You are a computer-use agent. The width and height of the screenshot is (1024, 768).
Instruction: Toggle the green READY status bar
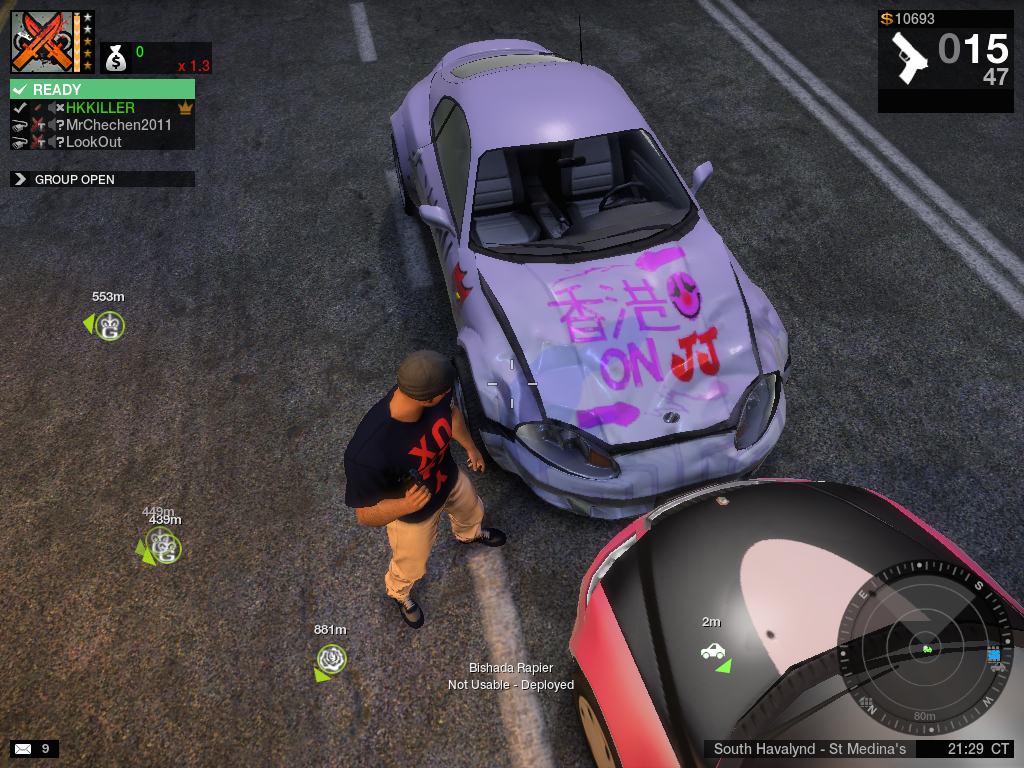coord(102,90)
